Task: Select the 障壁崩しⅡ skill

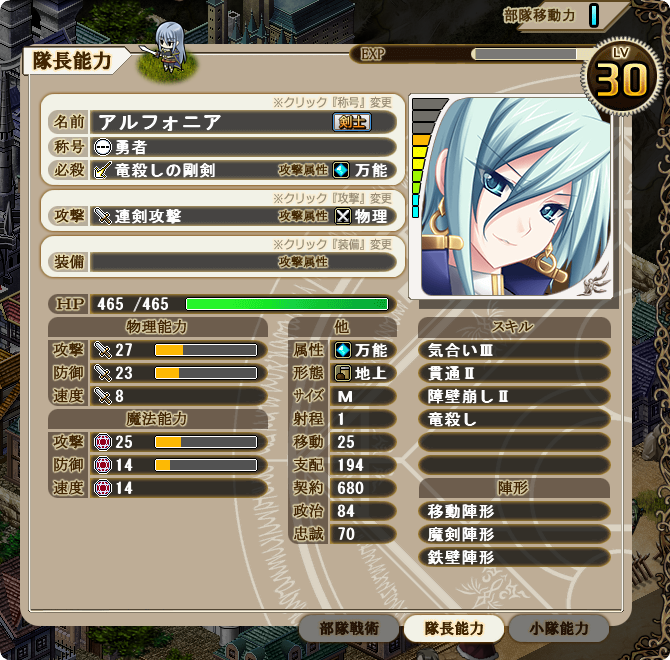Action: click(x=514, y=396)
